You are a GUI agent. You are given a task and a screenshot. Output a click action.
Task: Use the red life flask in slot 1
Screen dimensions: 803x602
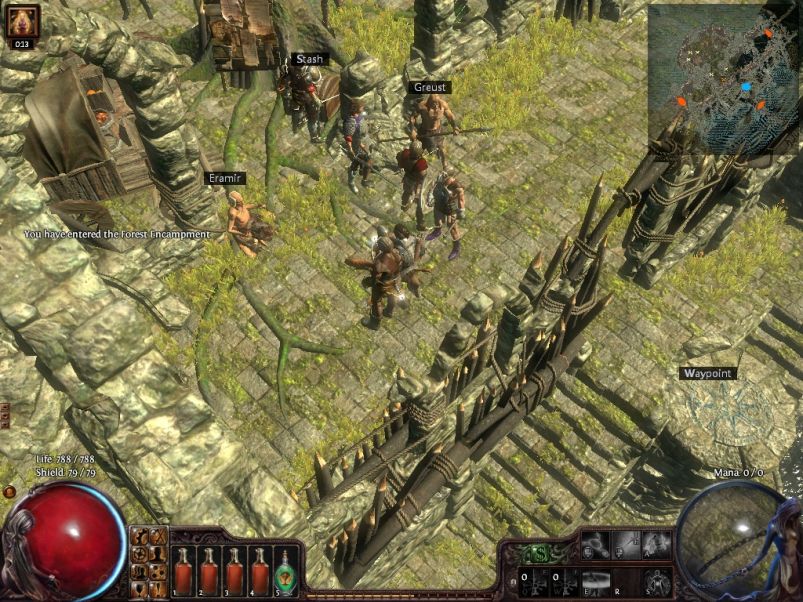184,572
